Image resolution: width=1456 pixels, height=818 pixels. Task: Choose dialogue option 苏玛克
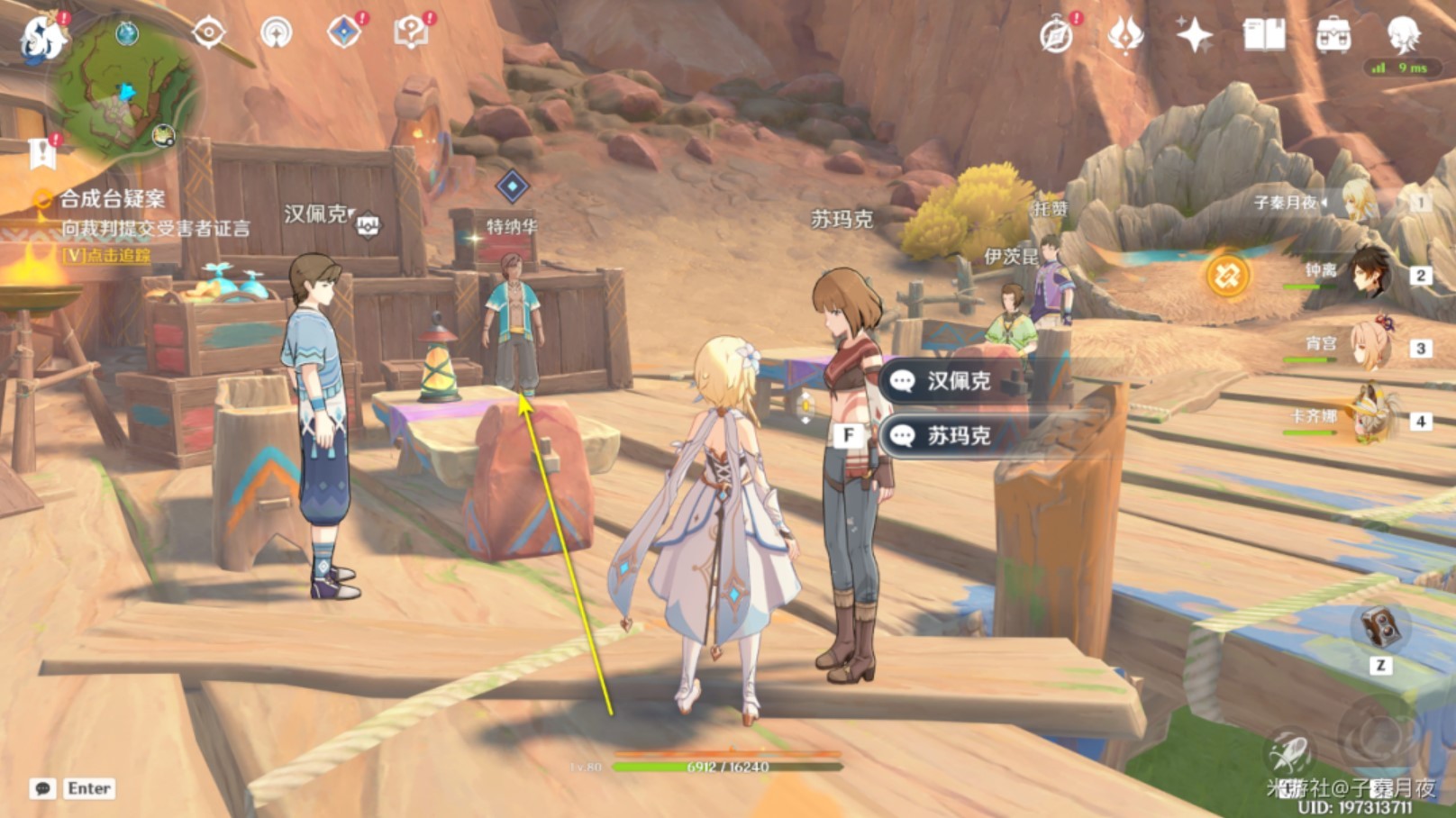click(959, 436)
